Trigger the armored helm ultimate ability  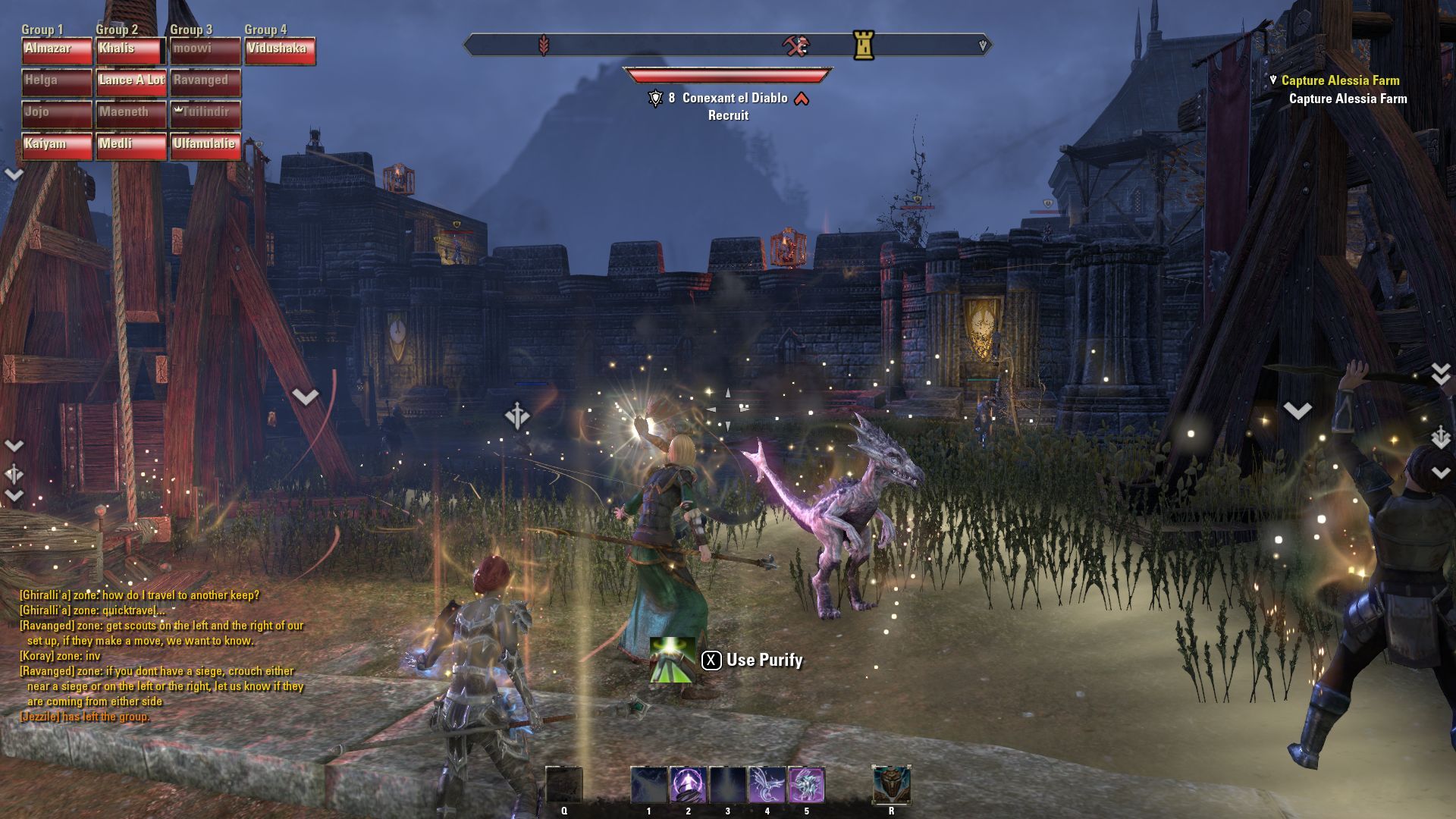click(891, 785)
